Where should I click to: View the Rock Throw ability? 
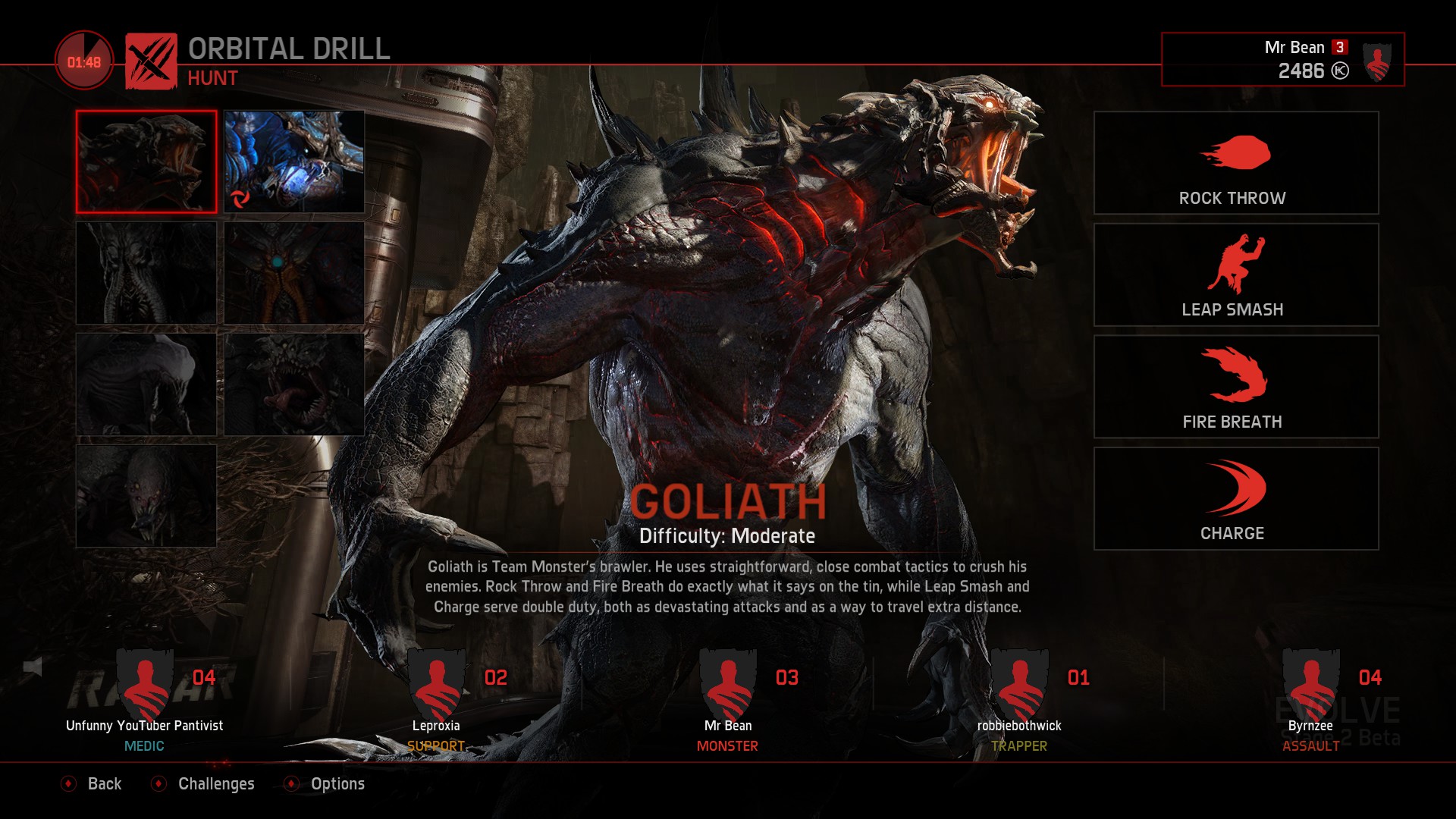coord(1235,163)
